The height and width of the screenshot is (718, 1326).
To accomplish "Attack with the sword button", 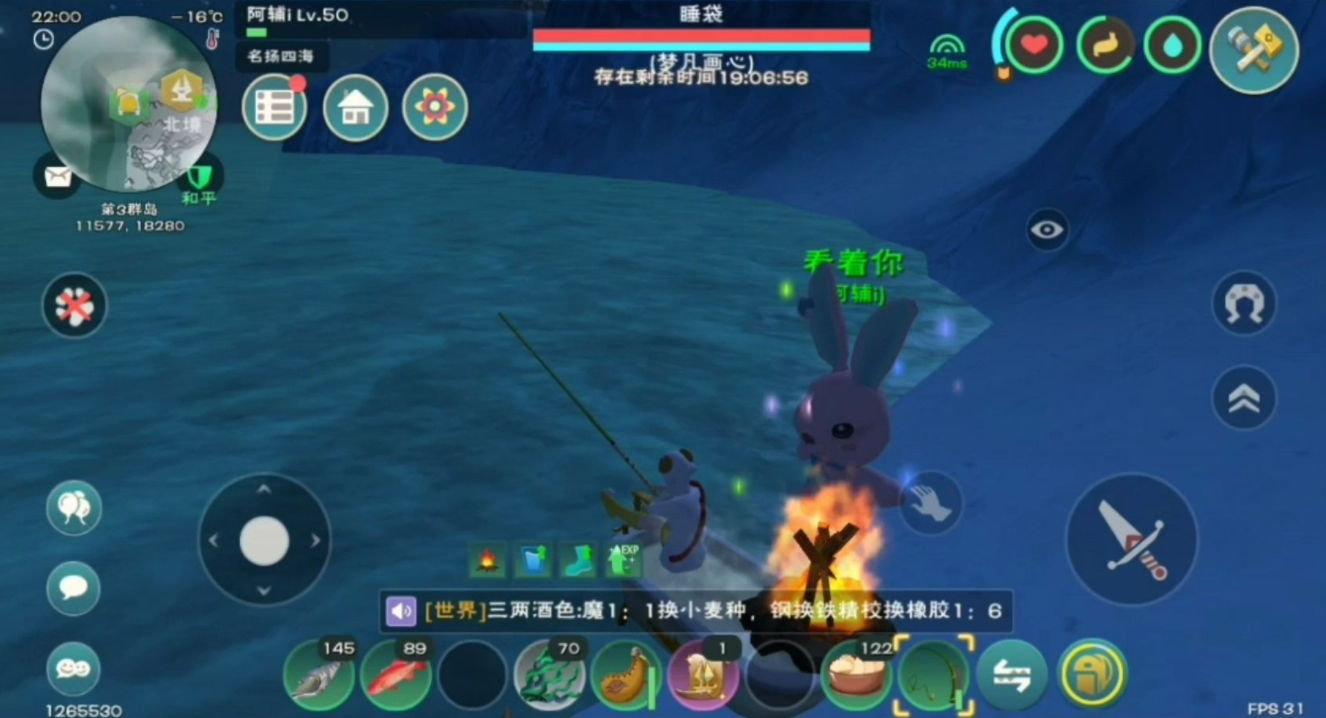I will tap(1131, 540).
